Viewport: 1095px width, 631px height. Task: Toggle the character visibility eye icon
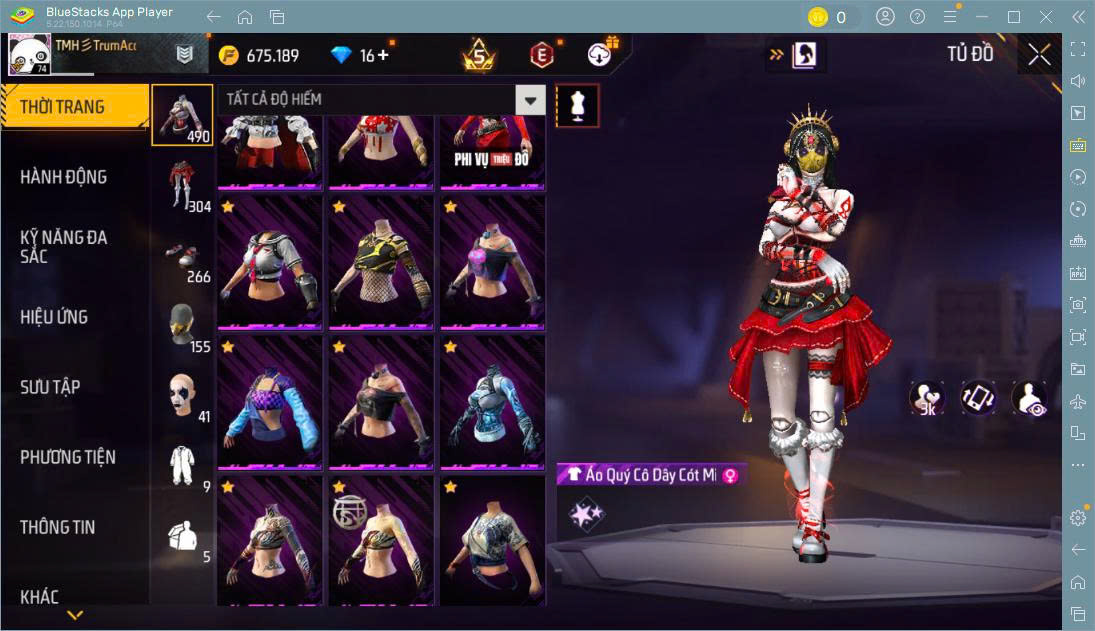[x=1029, y=398]
